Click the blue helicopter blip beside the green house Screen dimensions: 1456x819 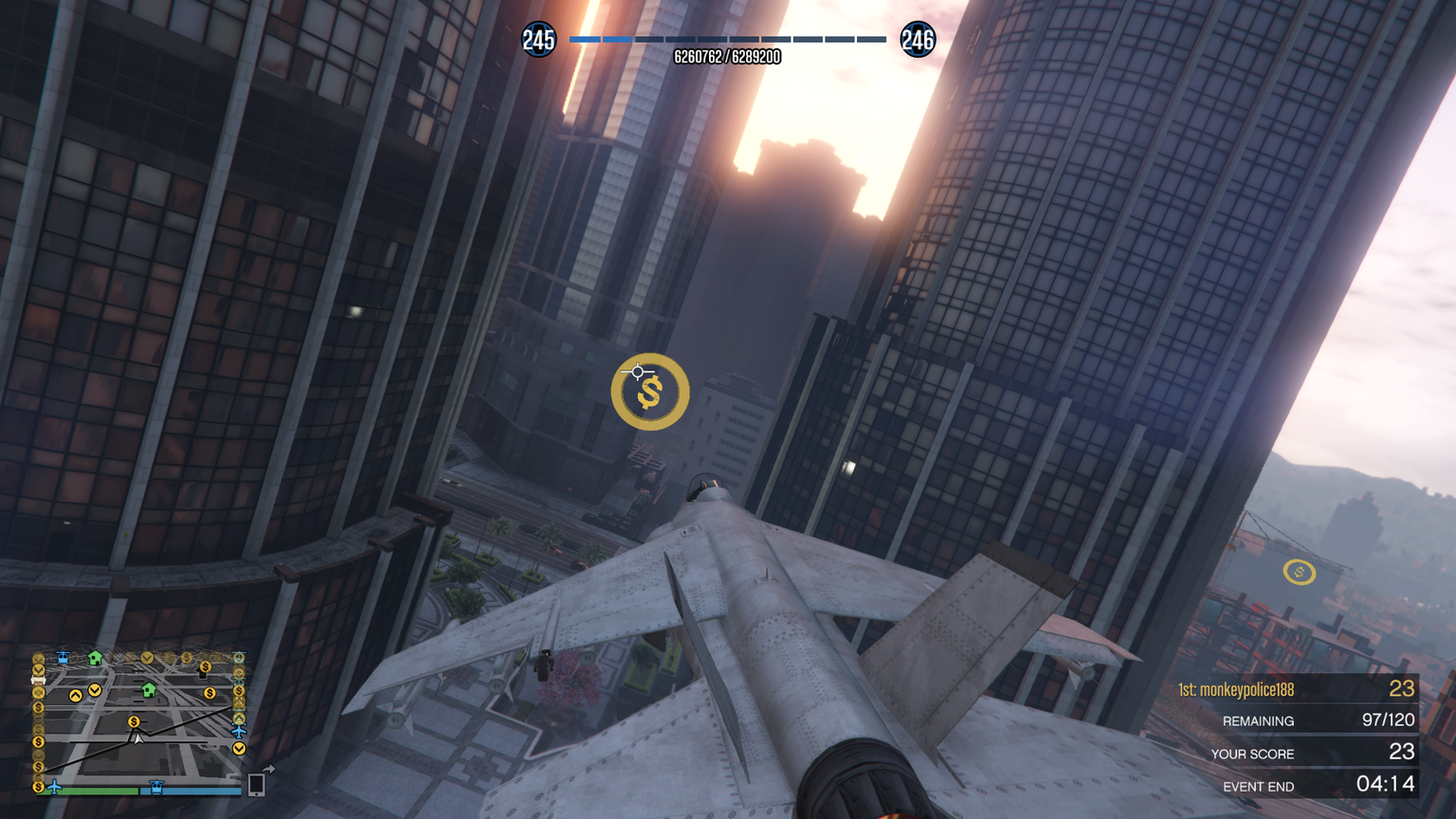[63, 657]
